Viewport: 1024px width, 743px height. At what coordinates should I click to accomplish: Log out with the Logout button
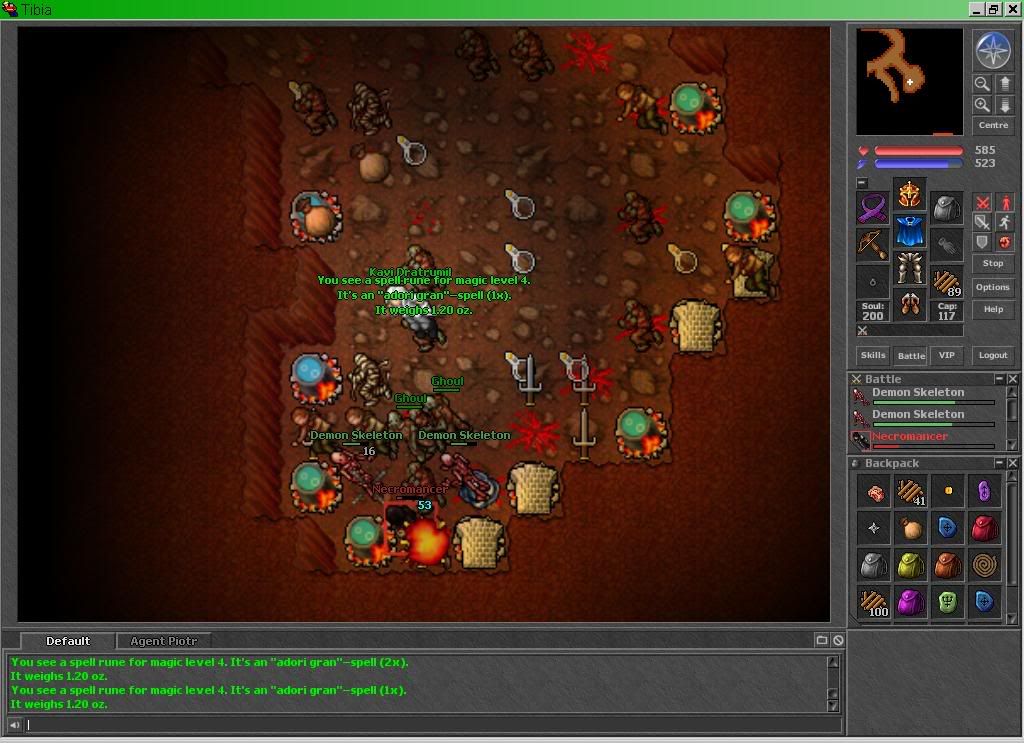[993, 355]
